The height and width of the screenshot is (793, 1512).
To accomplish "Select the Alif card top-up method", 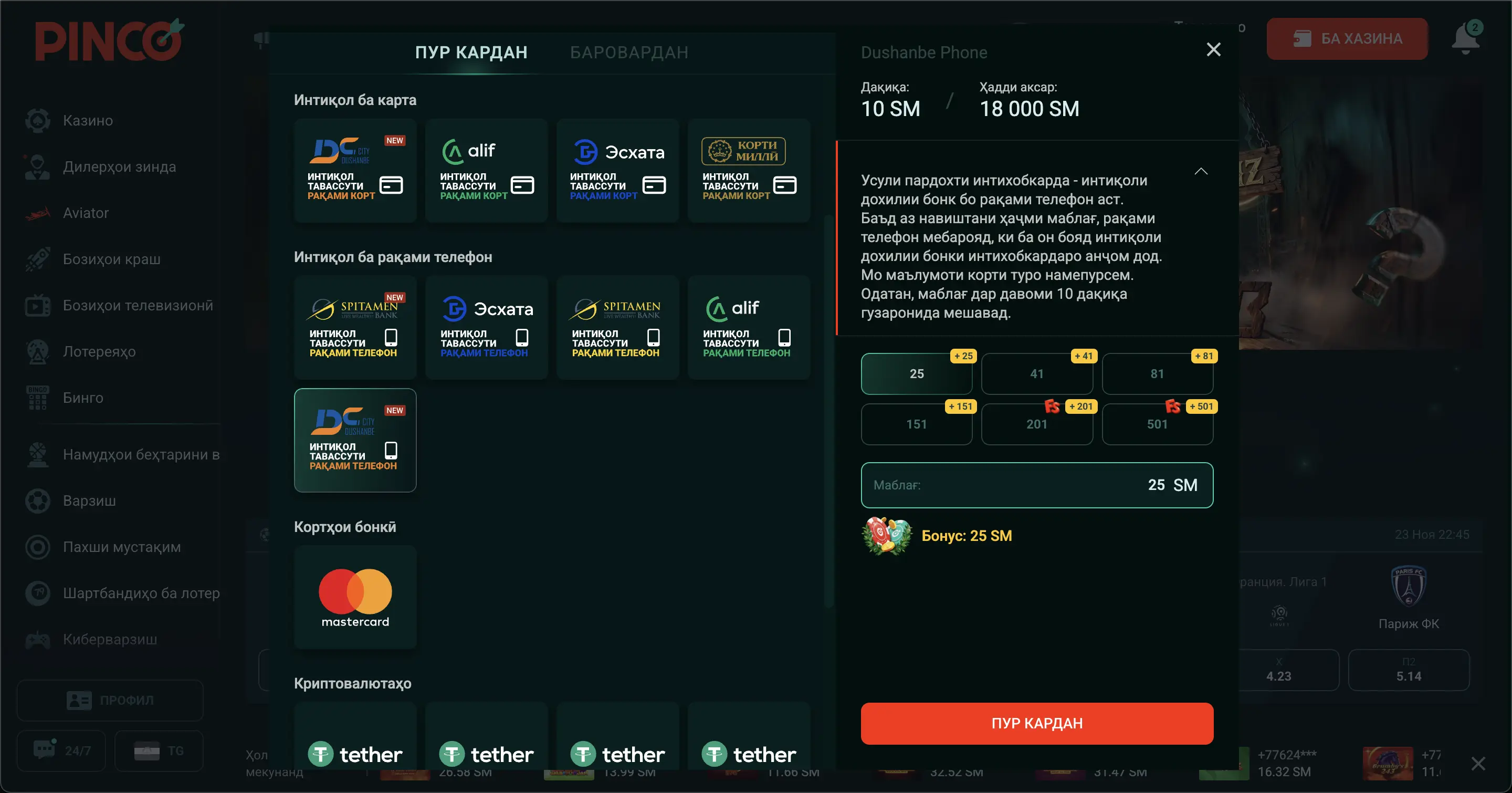I will click(x=486, y=170).
